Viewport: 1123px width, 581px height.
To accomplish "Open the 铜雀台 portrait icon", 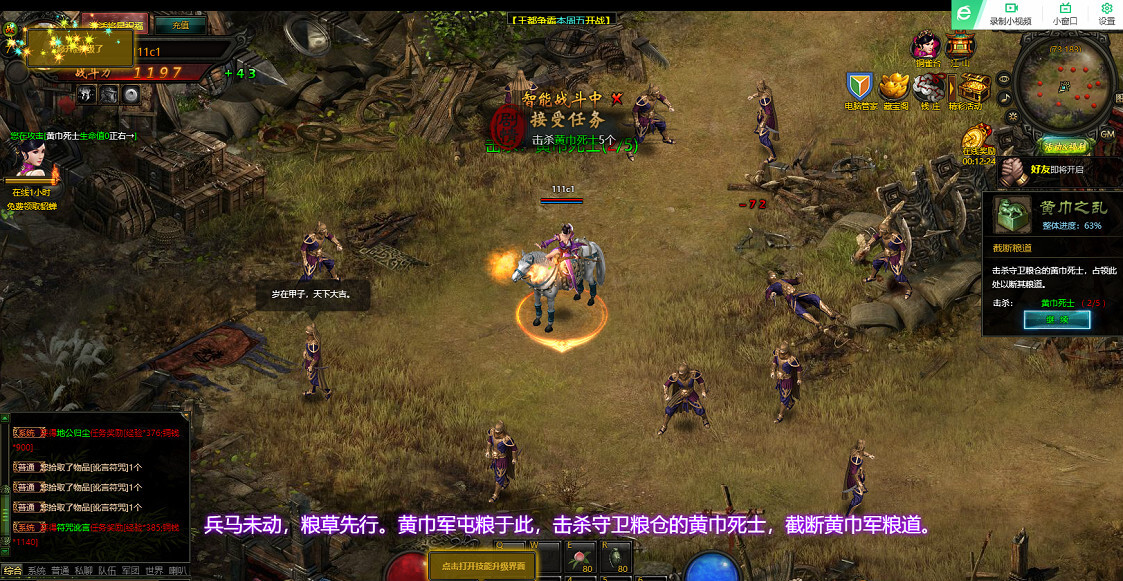I will point(926,47).
